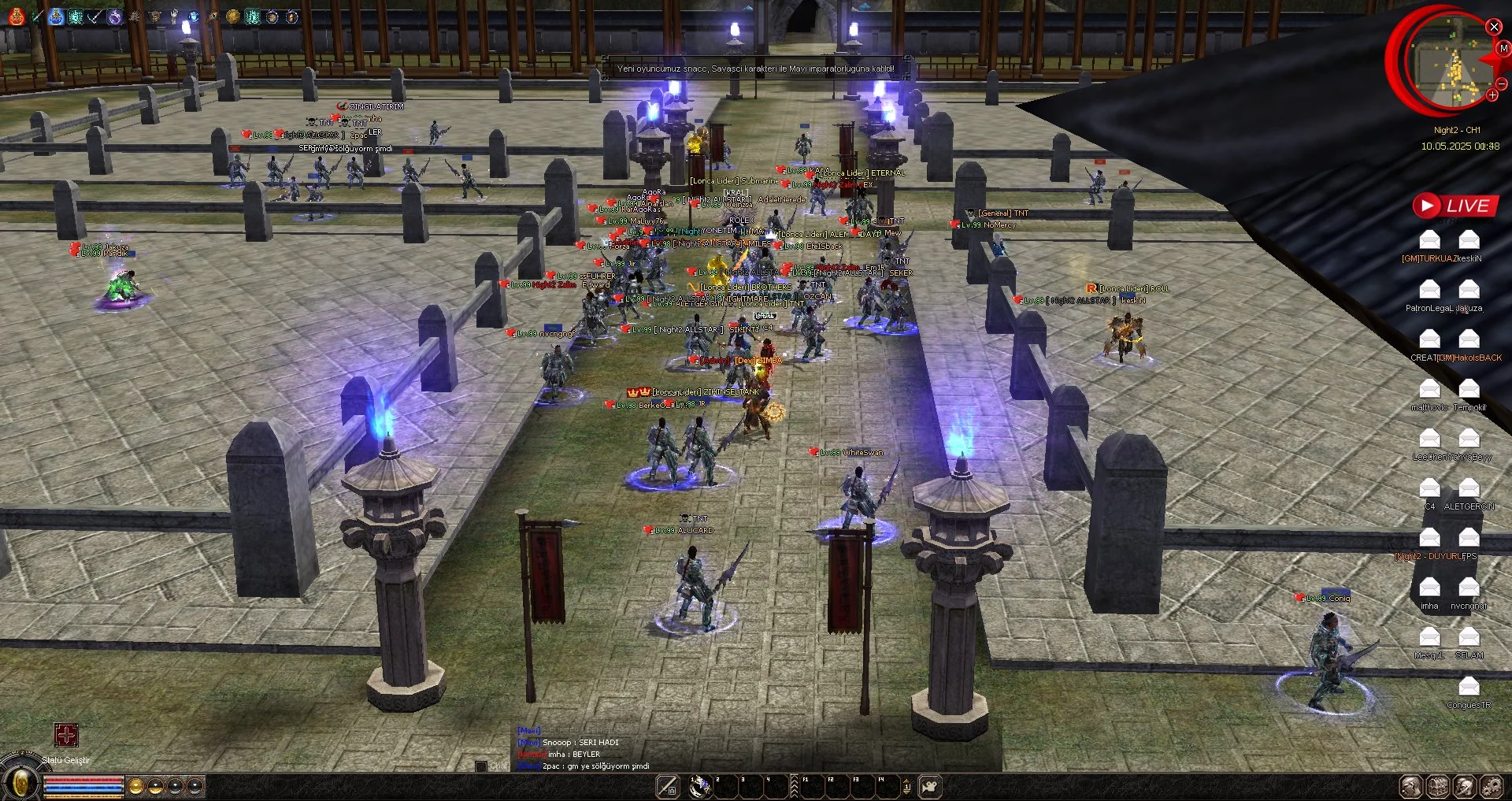Open the full map with the M button
The width and height of the screenshot is (1512, 801).
pyautogui.click(x=1503, y=49)
